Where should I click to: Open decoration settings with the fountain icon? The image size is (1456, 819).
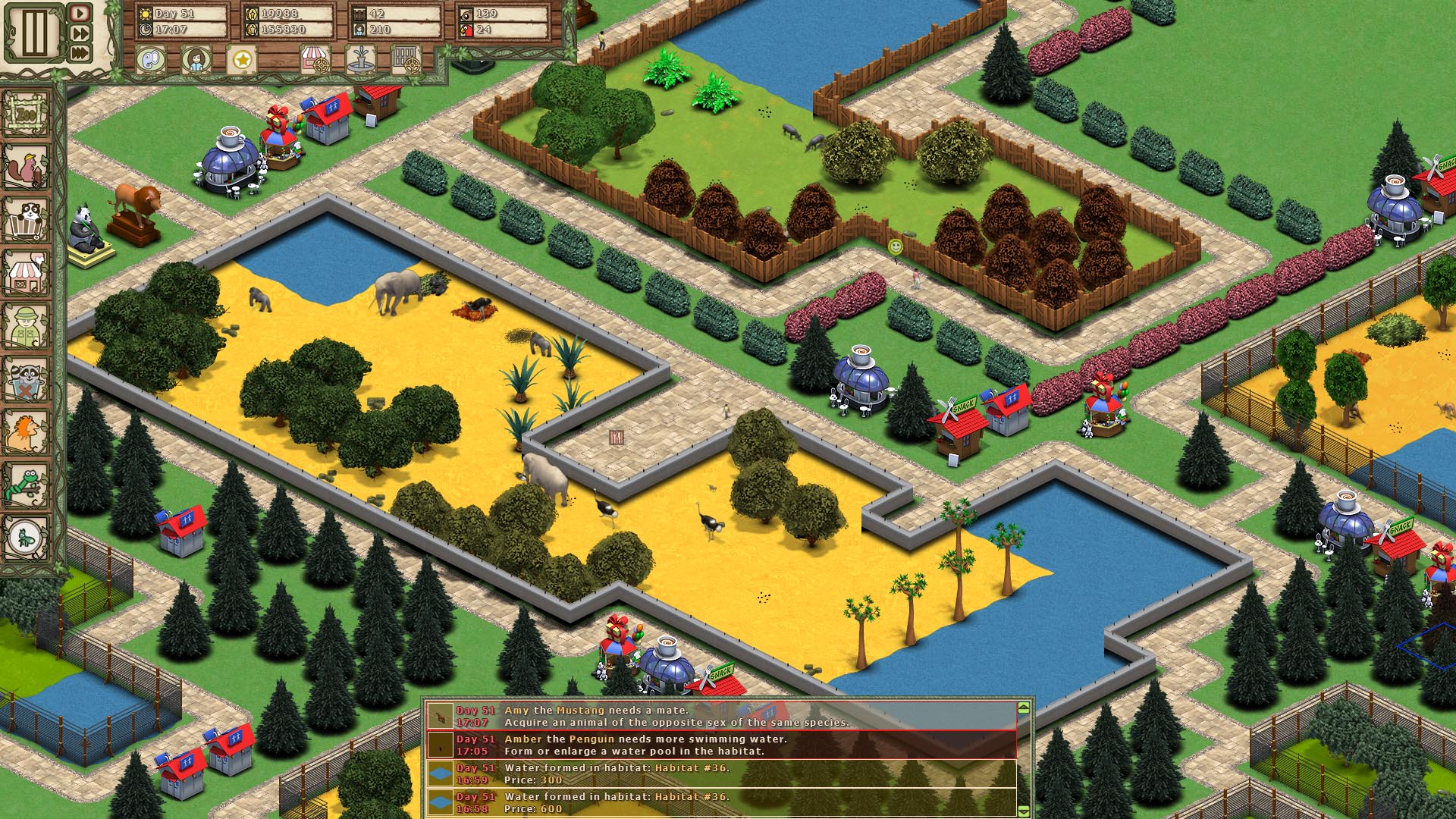(x=362, y=58)
